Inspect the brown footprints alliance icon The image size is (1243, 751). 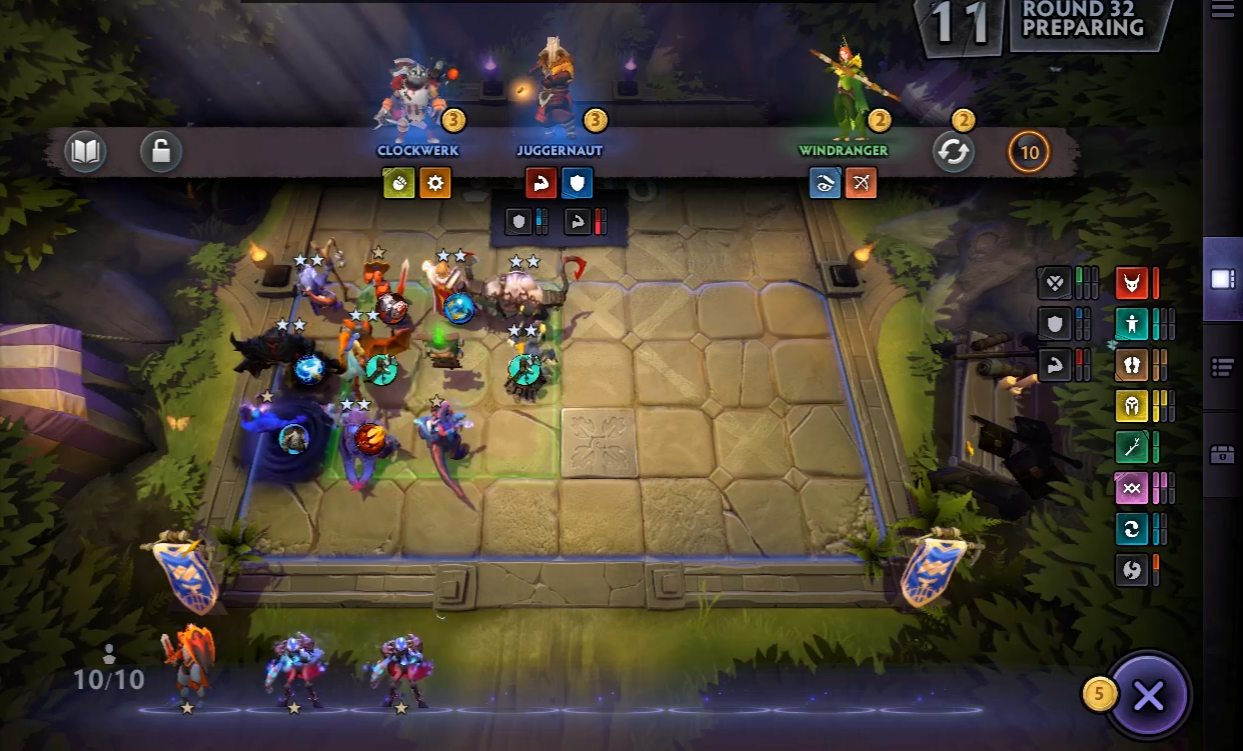(1132, 365)
